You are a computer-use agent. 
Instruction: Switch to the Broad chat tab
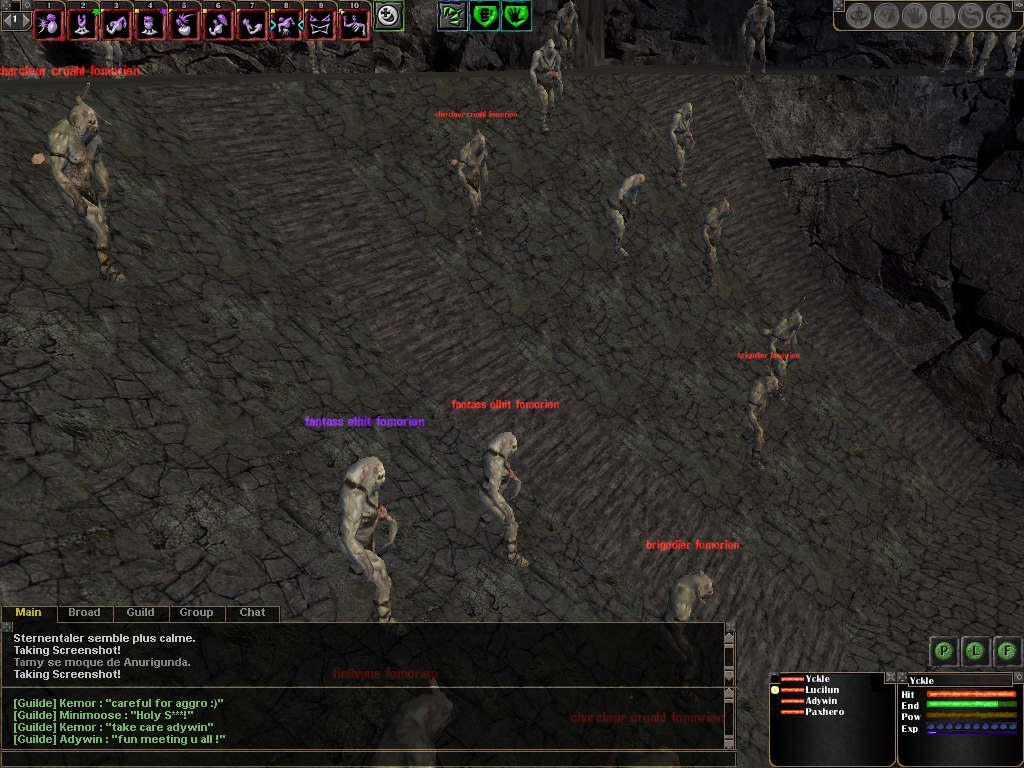[x=84, y=612]
